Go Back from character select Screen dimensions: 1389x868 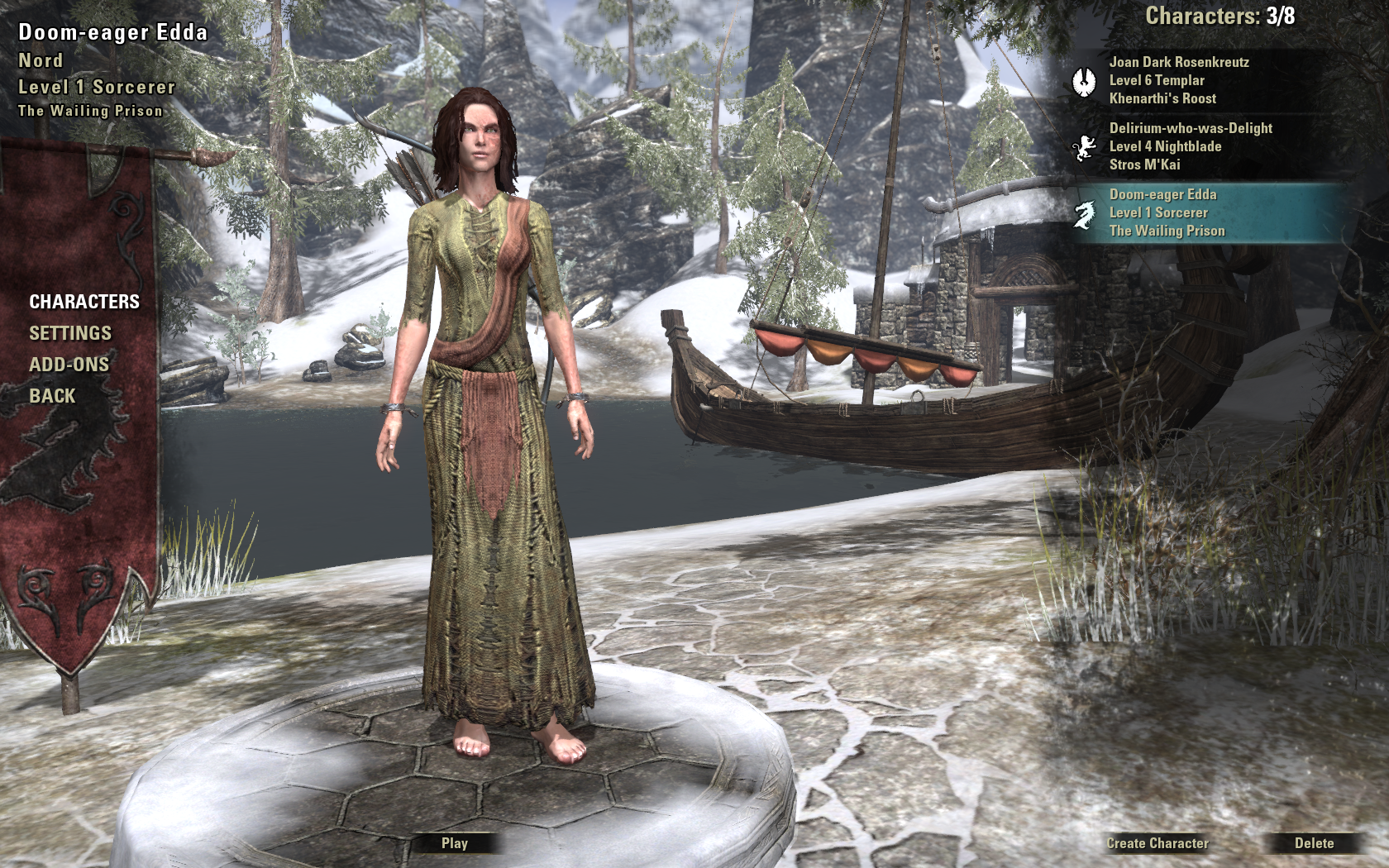pos(52,396)
